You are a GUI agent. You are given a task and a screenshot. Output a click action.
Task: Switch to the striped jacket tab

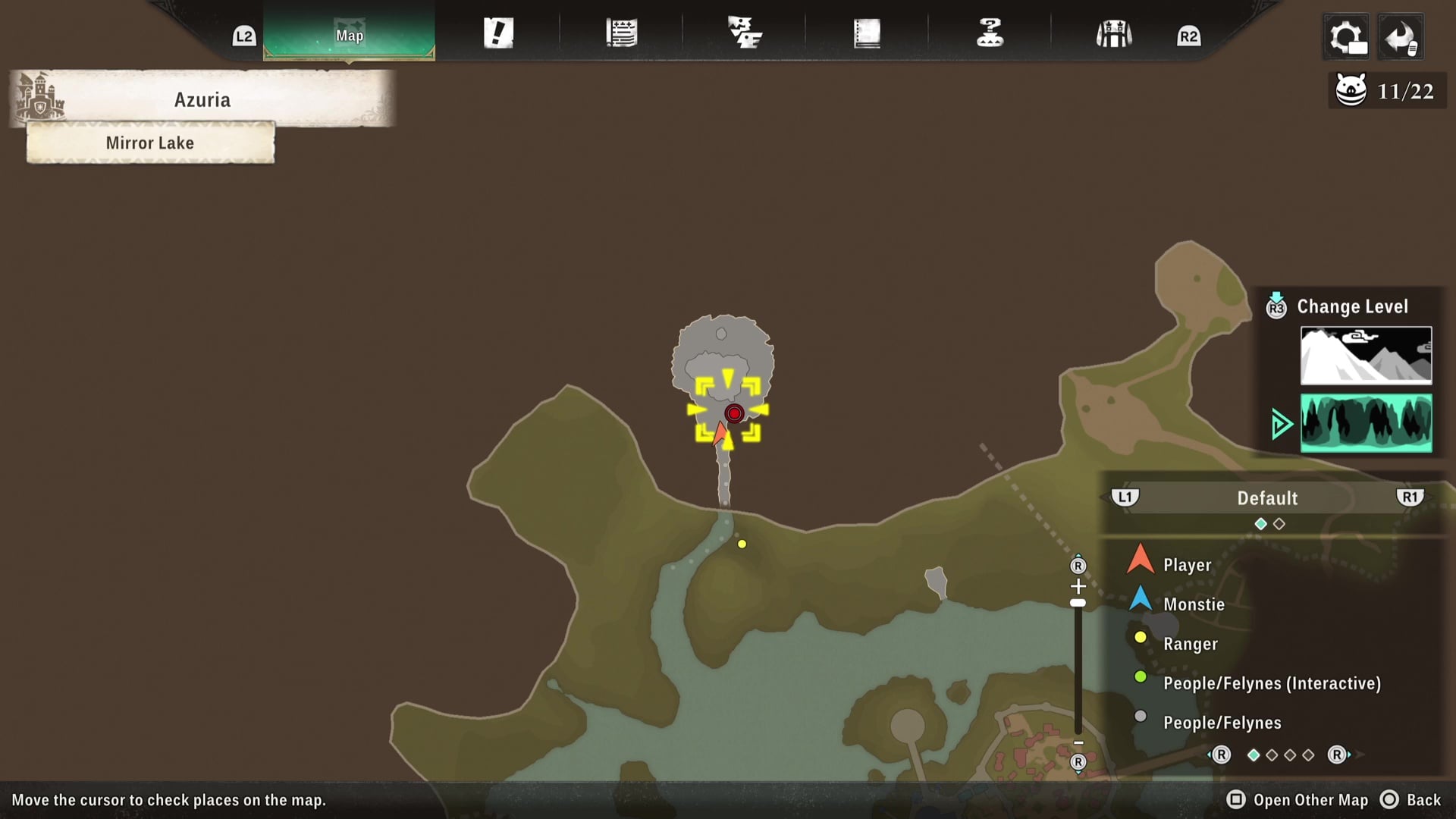(x=1113, y=34)
